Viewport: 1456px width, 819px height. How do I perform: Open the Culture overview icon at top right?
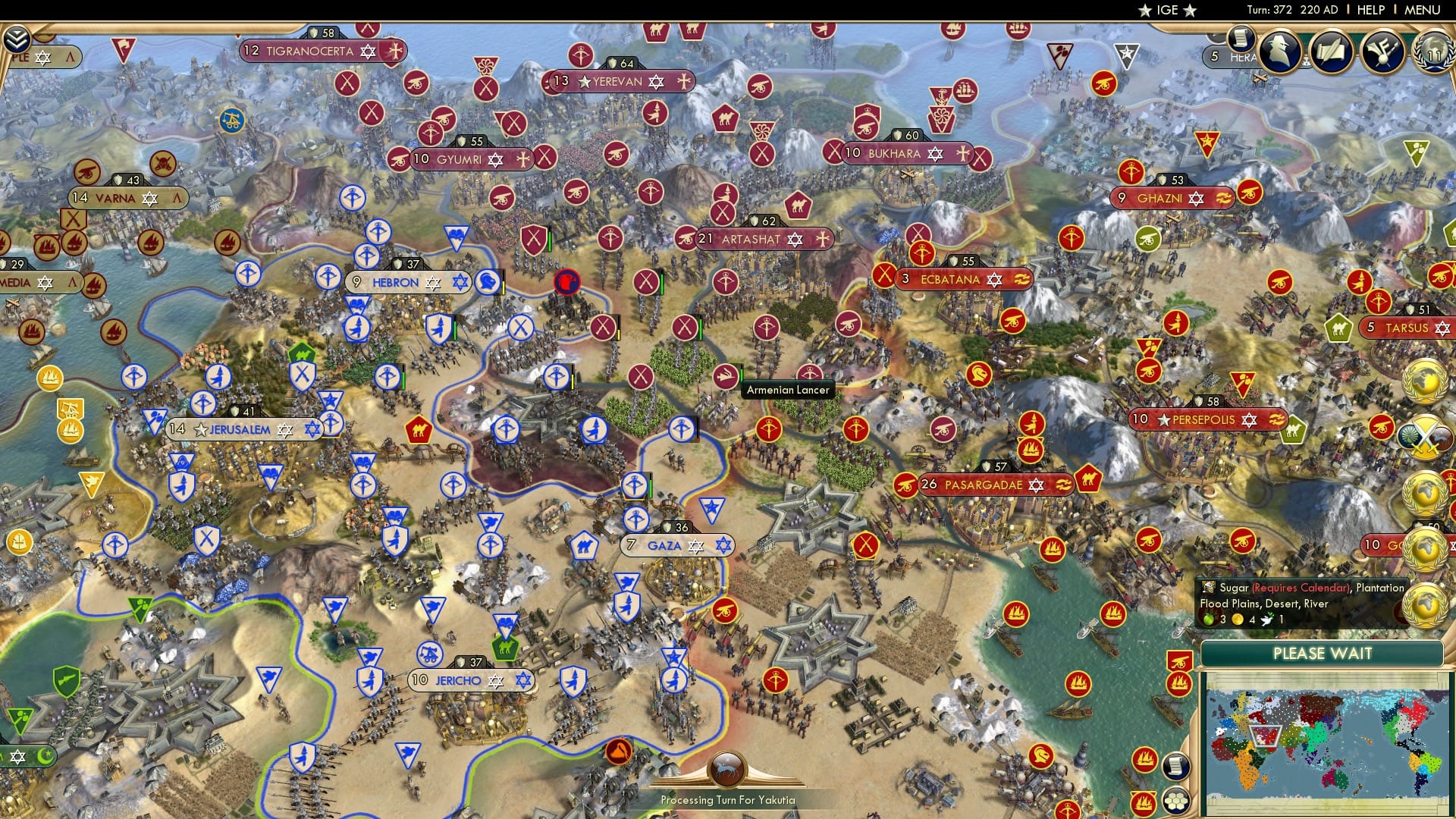tap(1382, 53)
